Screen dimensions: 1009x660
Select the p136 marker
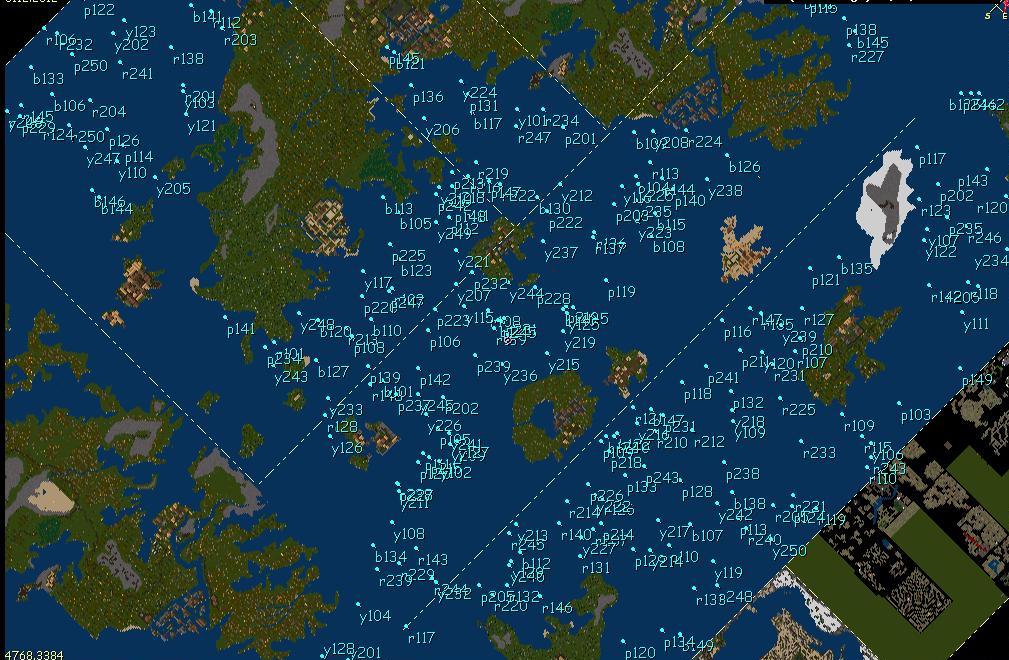coord(427,98)
